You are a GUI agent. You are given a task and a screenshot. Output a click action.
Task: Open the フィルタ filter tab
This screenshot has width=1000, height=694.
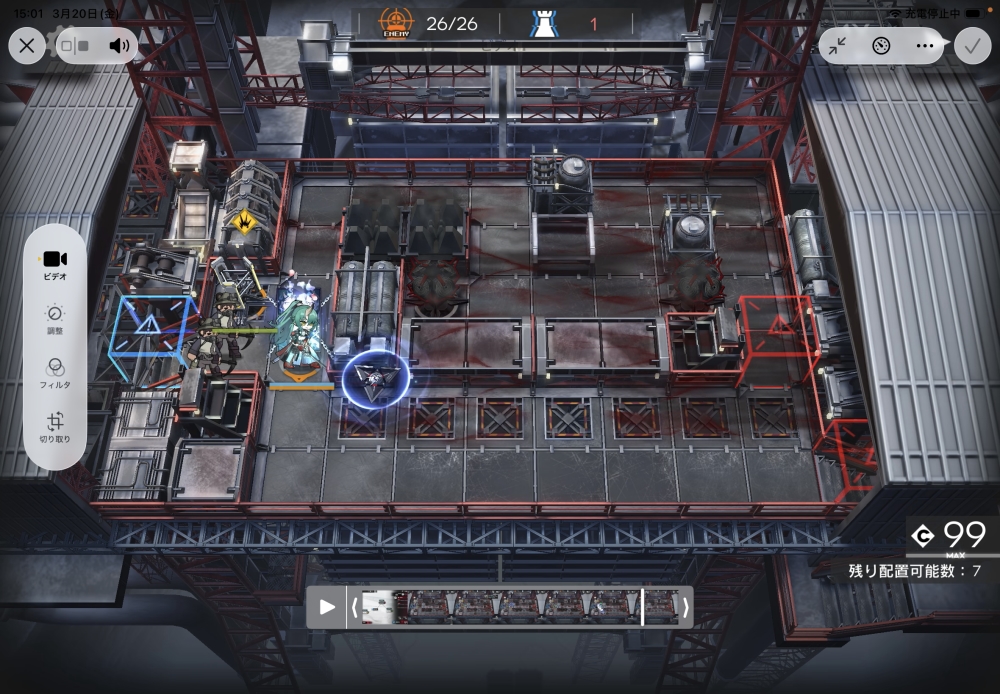point(55,372)
